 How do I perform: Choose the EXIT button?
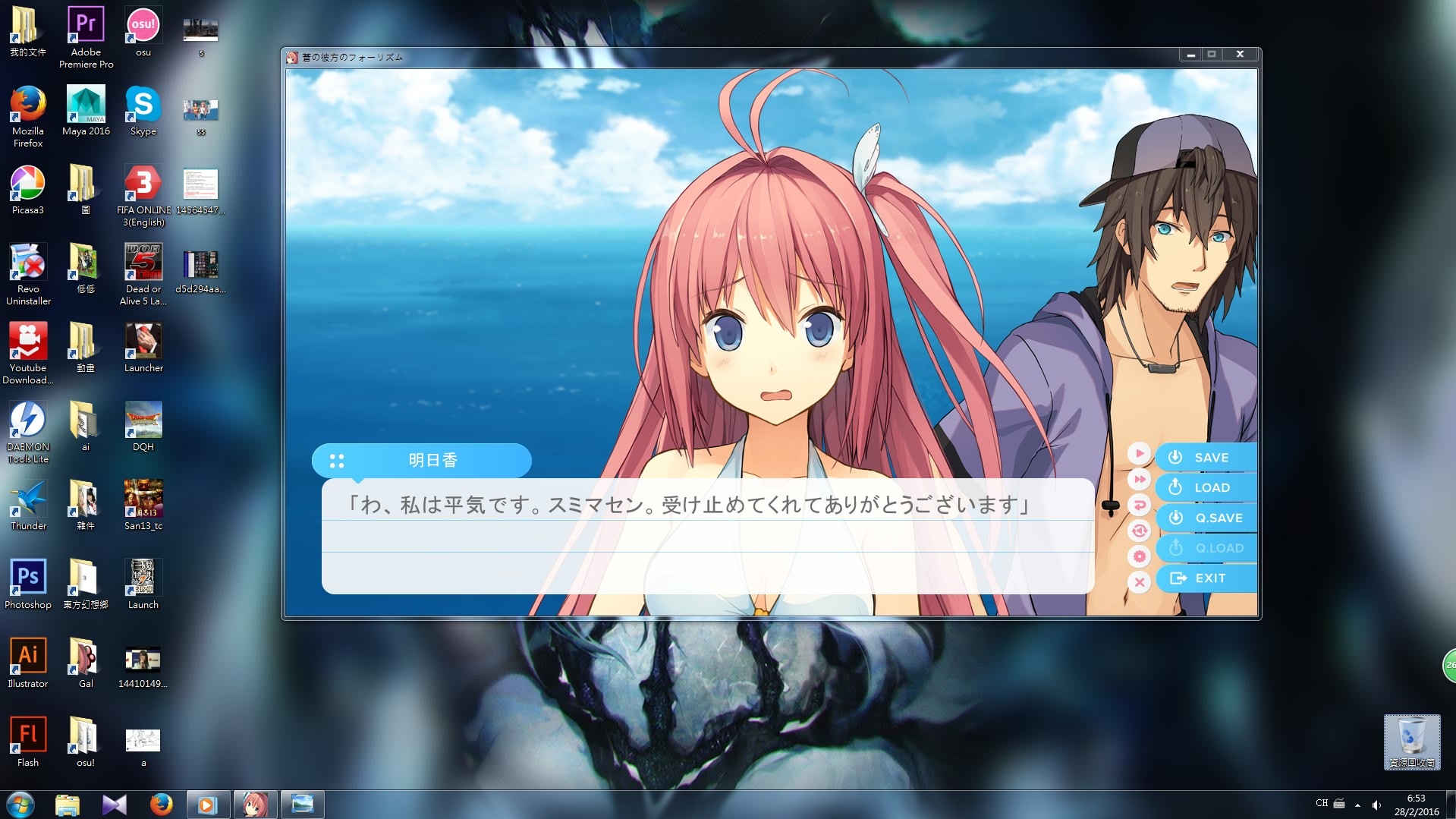1206,578
